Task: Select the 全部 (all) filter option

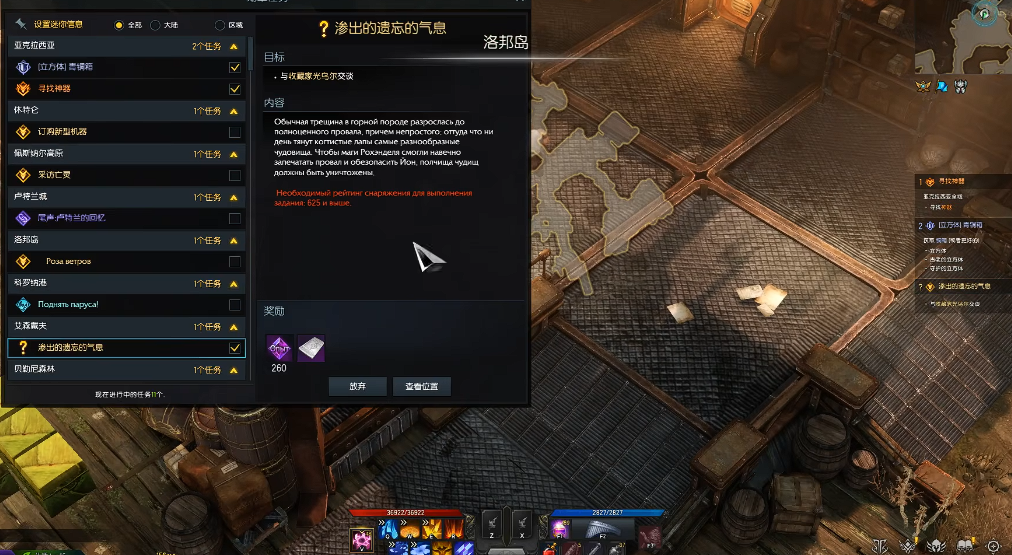Action: (120, 24)
